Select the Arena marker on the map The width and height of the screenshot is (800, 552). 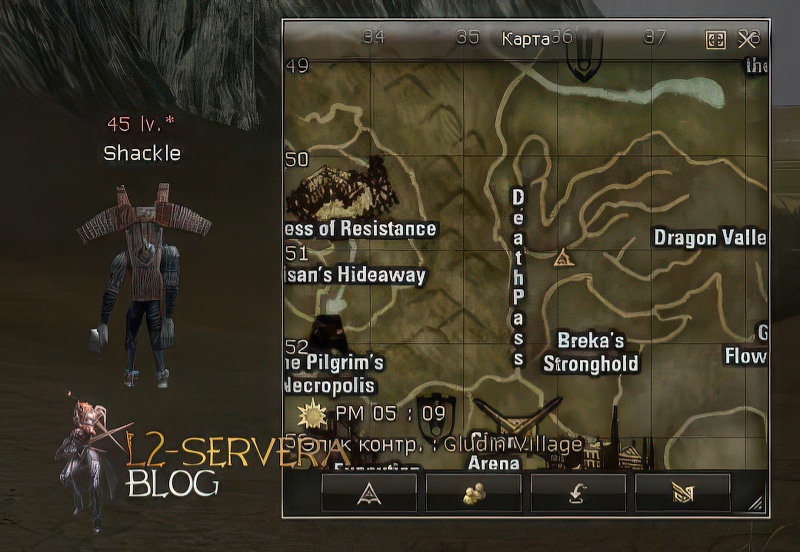coord(494,460)
